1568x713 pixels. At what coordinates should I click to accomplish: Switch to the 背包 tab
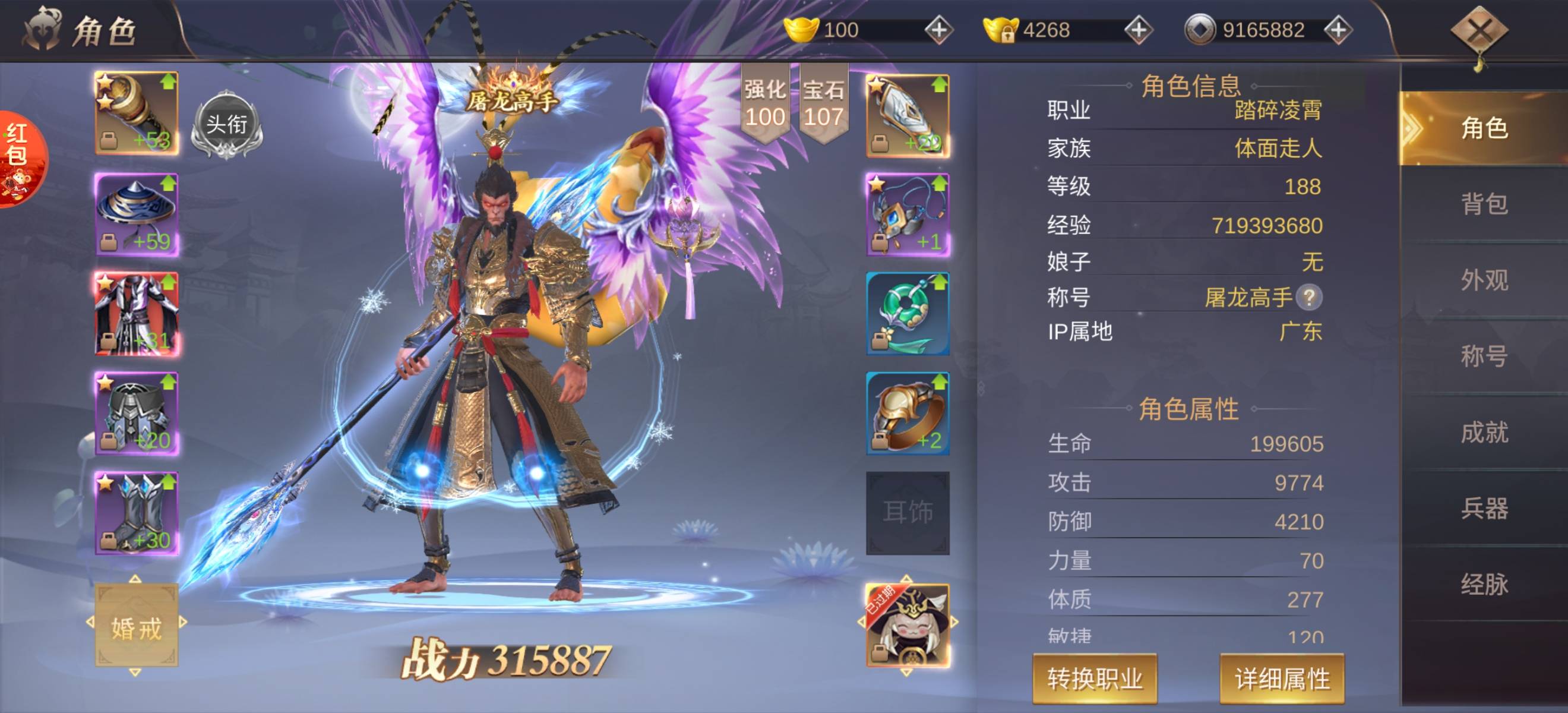(x=1484, y=204)
